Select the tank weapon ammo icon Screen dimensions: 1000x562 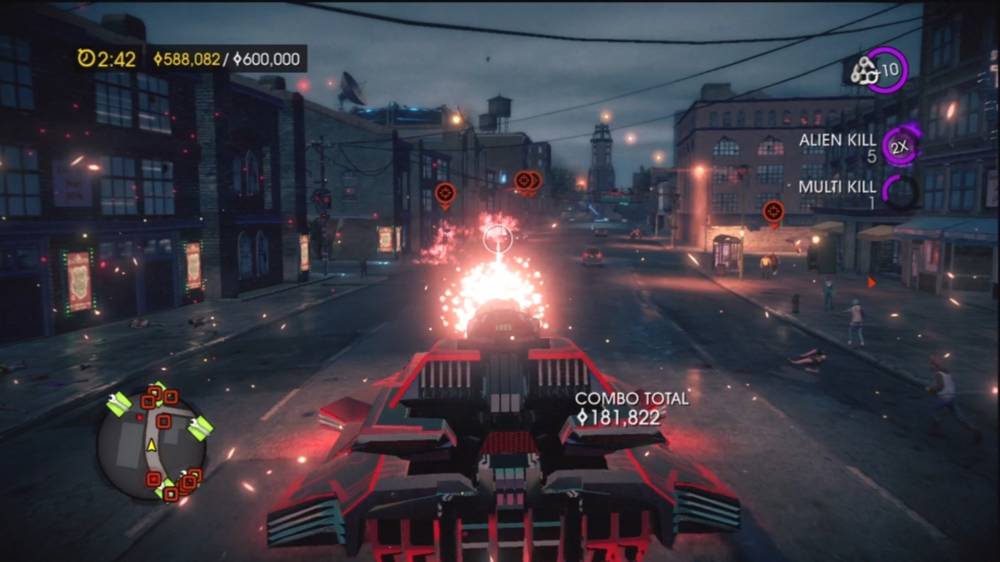point(864,70)
